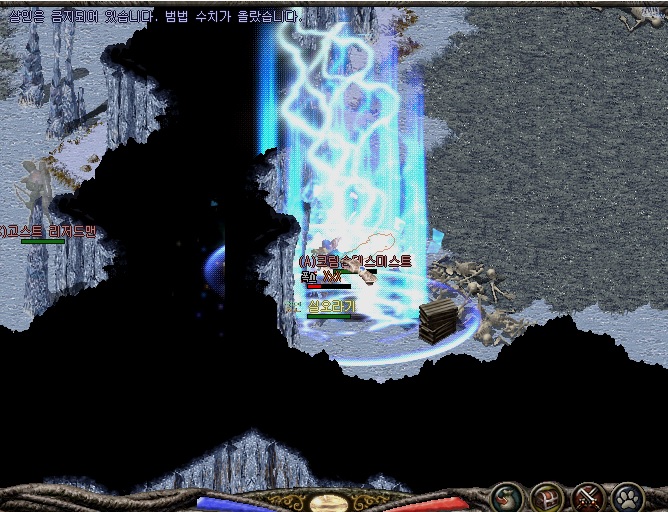Viewport: 668px width, 512px height.
Task: Open the paw print pet menu
Action: [x=627, y=496]
